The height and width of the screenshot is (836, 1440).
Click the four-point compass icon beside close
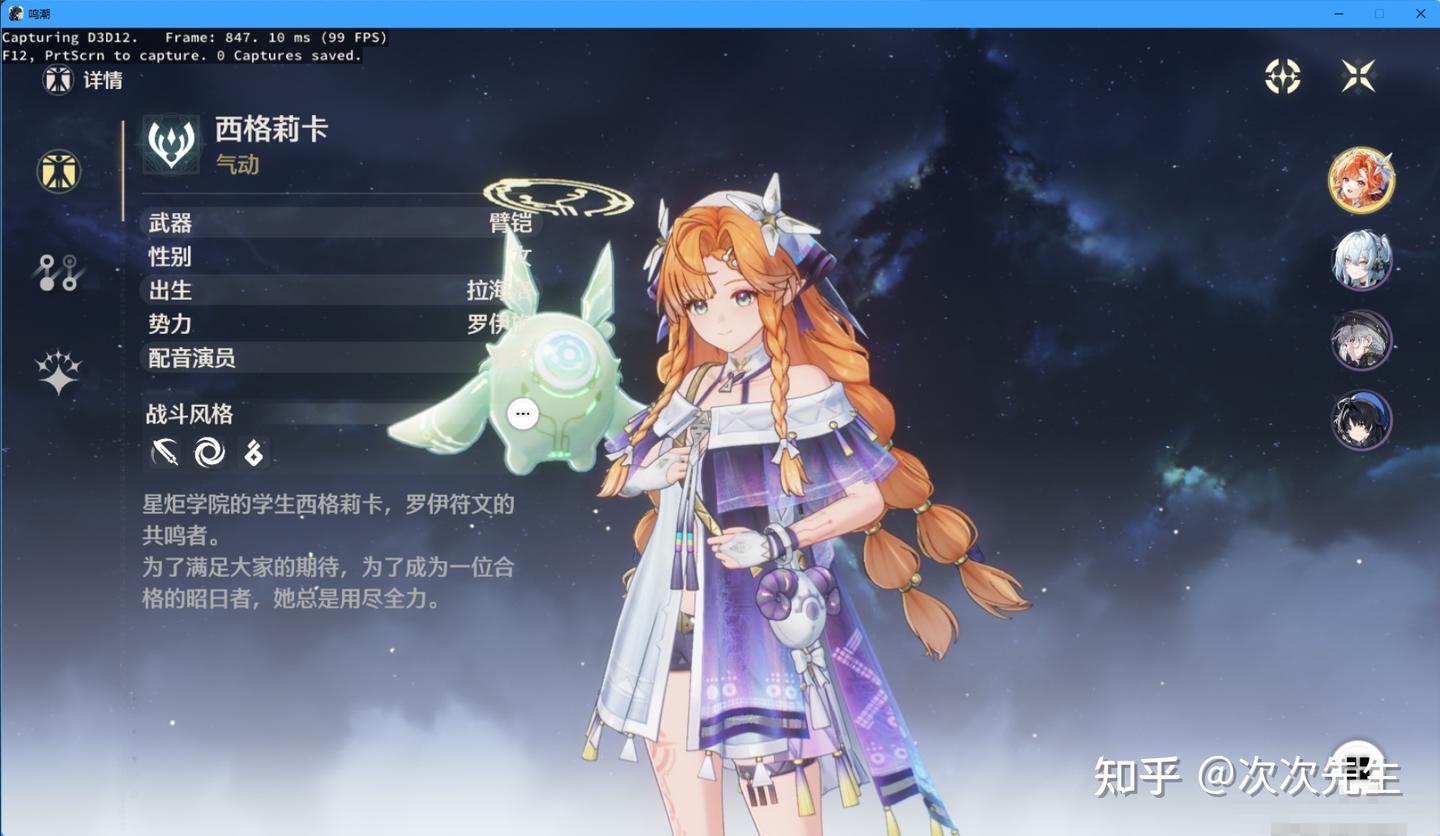pyautogui.click(x=1282, y=76)
